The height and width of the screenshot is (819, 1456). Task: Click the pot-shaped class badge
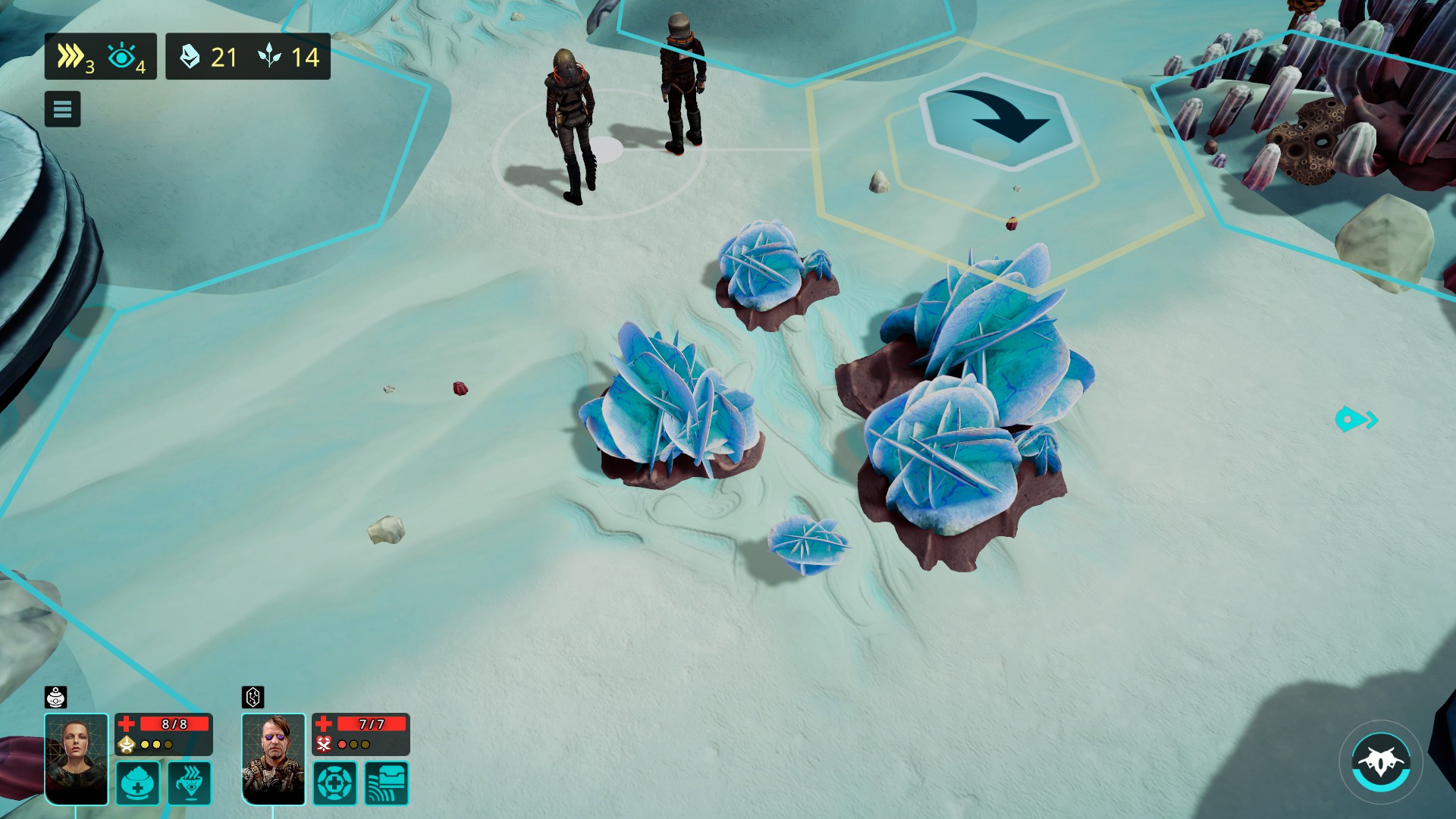(56, 697)
